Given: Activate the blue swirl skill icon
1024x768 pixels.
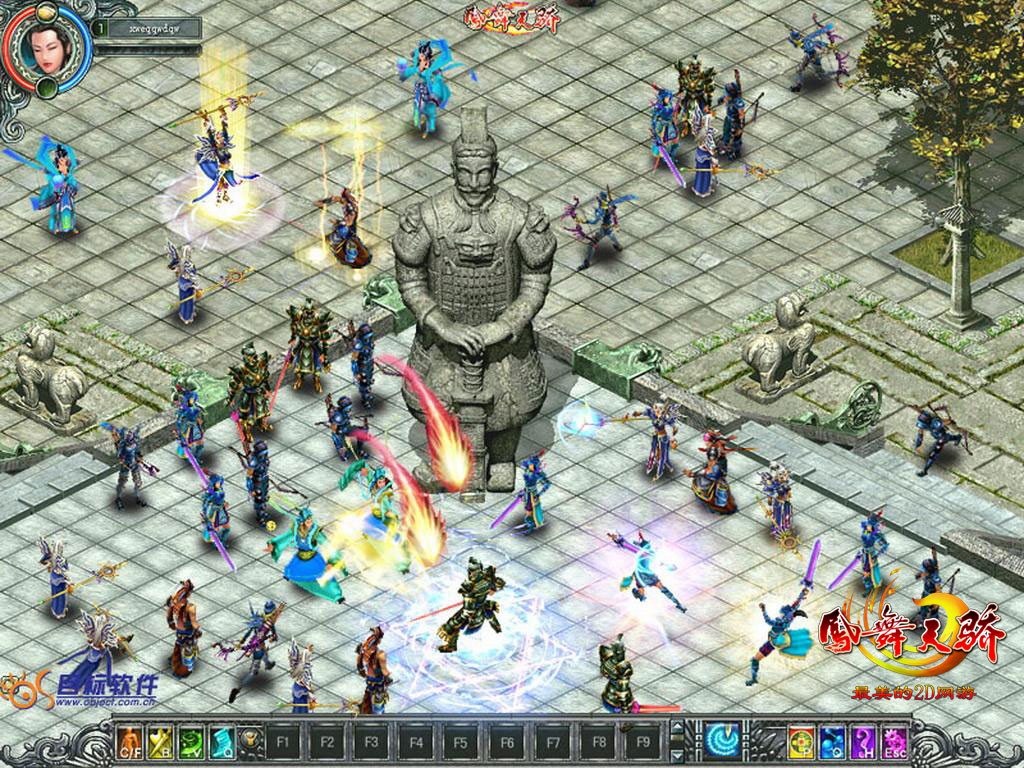Looking at the screenshot, I should click(720, 740).
